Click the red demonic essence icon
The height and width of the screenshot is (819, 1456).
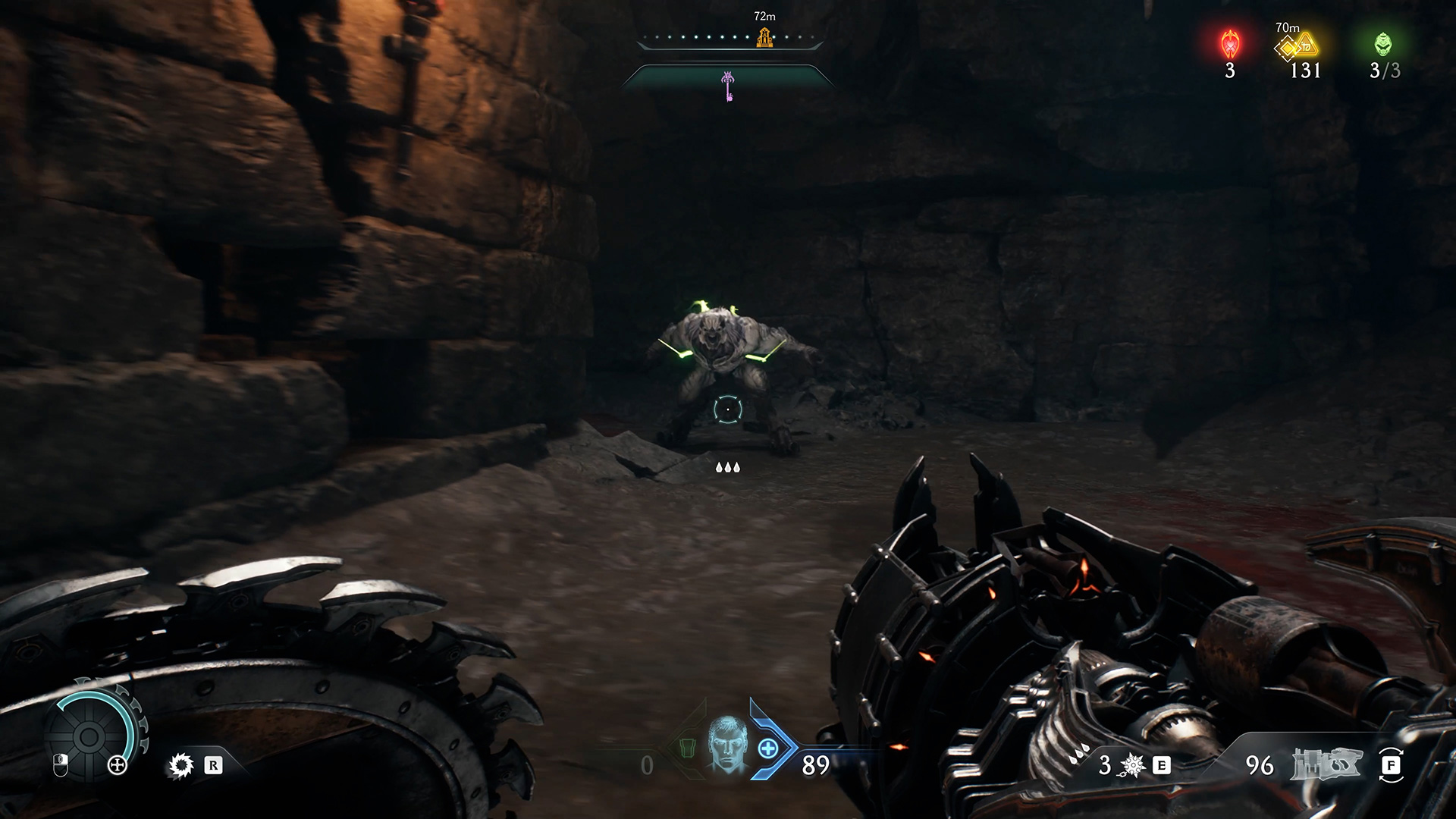1229,45
